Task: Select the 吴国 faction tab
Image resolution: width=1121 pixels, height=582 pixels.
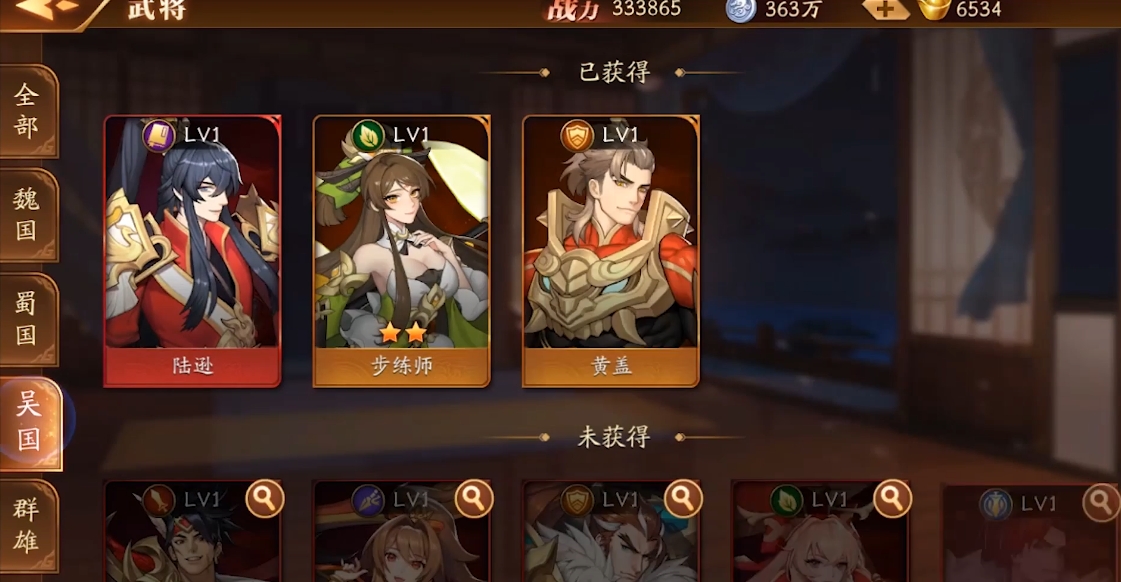Action: tap(29, 422)
